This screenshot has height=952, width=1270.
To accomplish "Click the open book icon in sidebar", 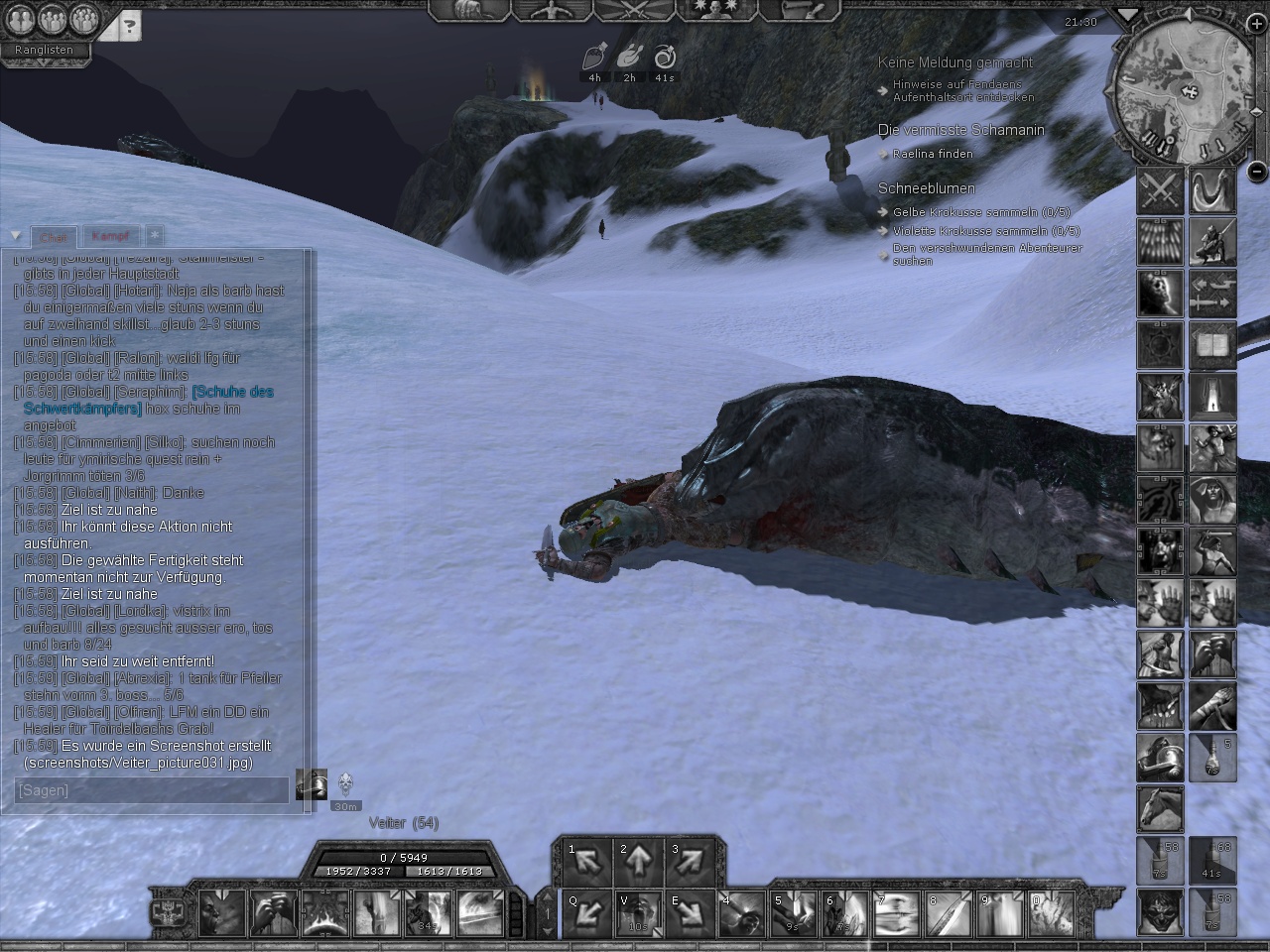I will click(1212, 345).
